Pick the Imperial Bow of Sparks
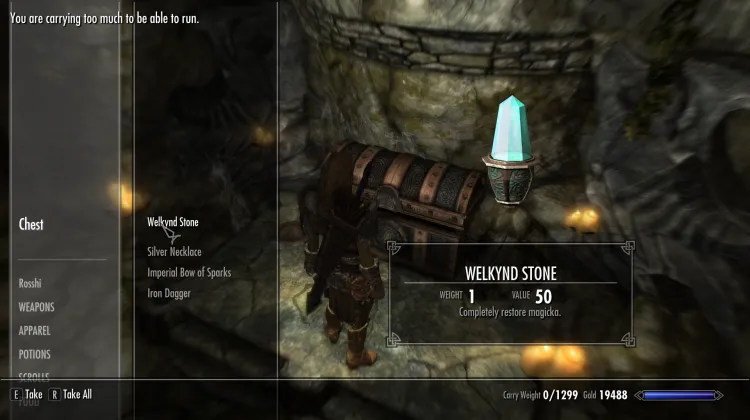Screen dimensions: 750x420 point(189,272)
